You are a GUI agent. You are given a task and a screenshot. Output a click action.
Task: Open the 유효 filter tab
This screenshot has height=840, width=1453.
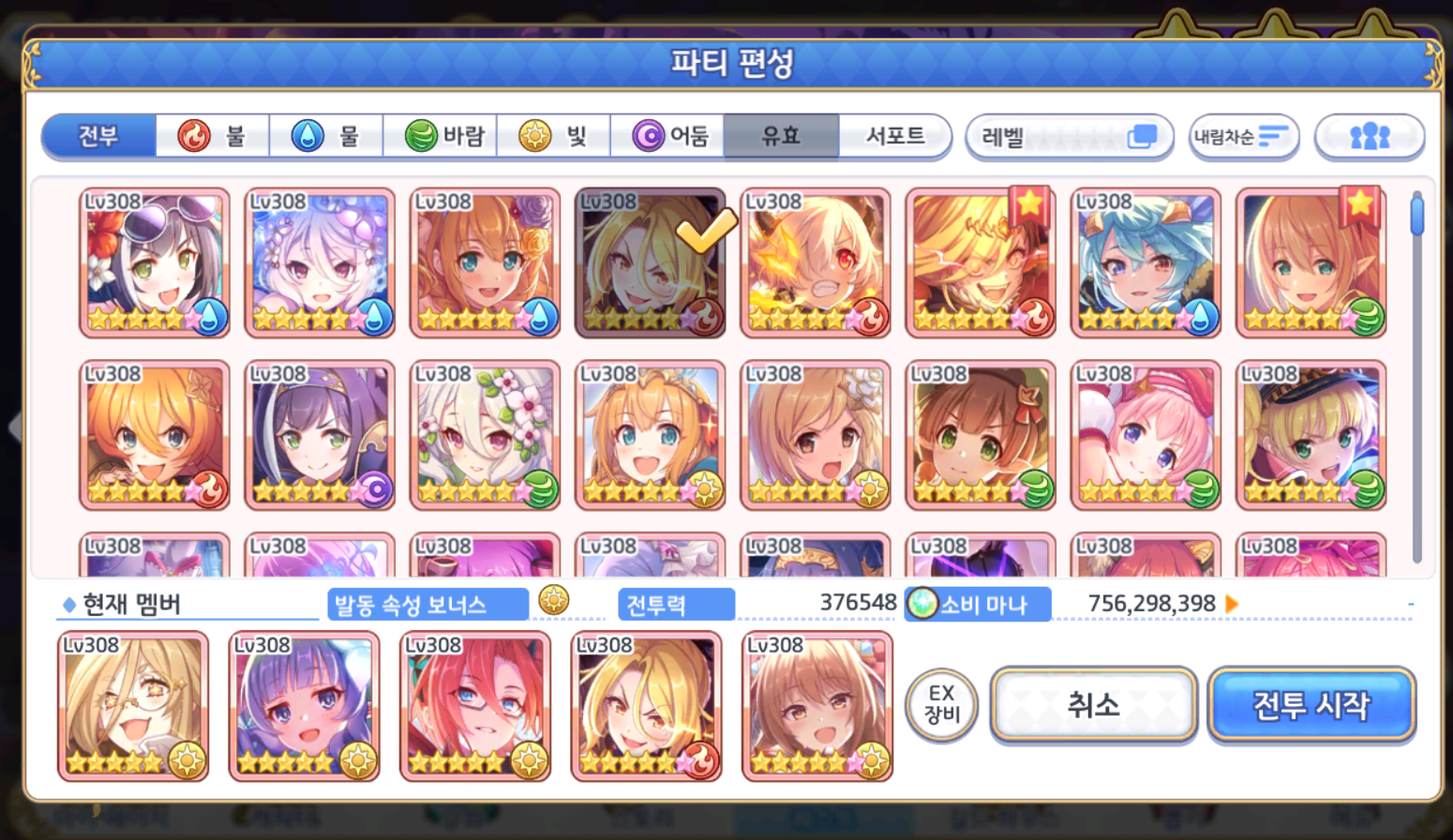point(781,137)
